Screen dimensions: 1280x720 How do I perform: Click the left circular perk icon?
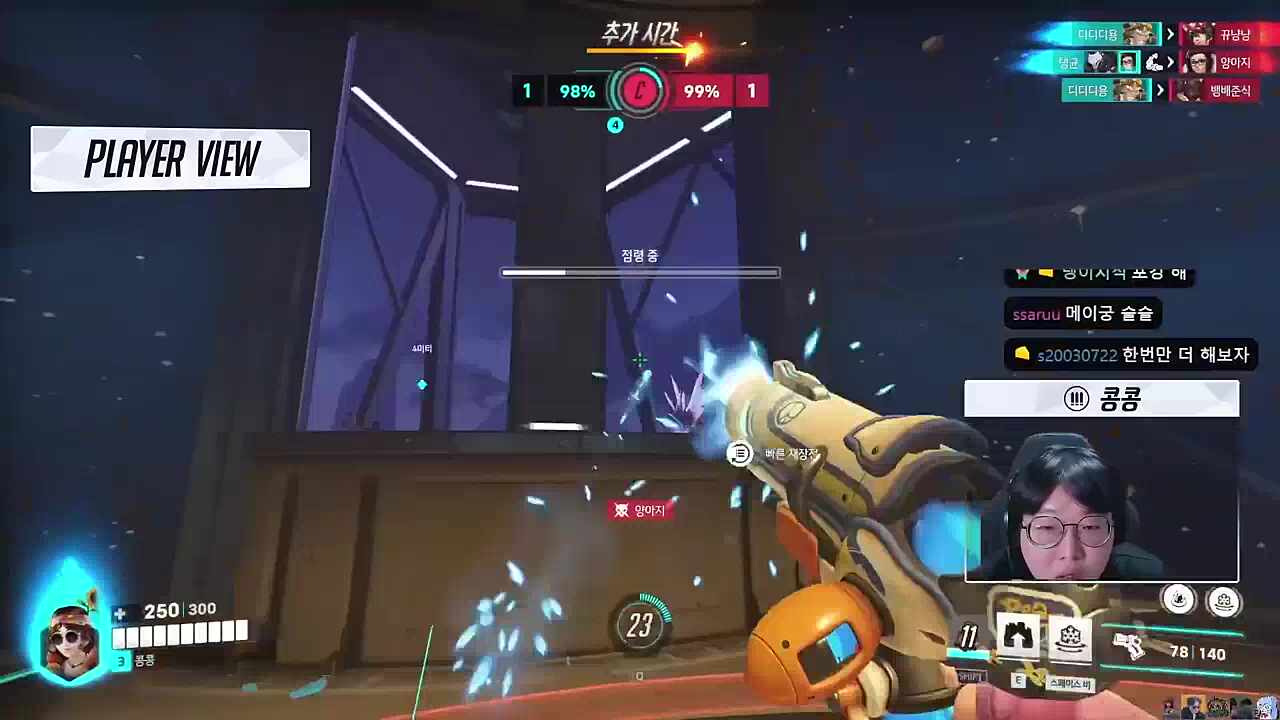1180,599
